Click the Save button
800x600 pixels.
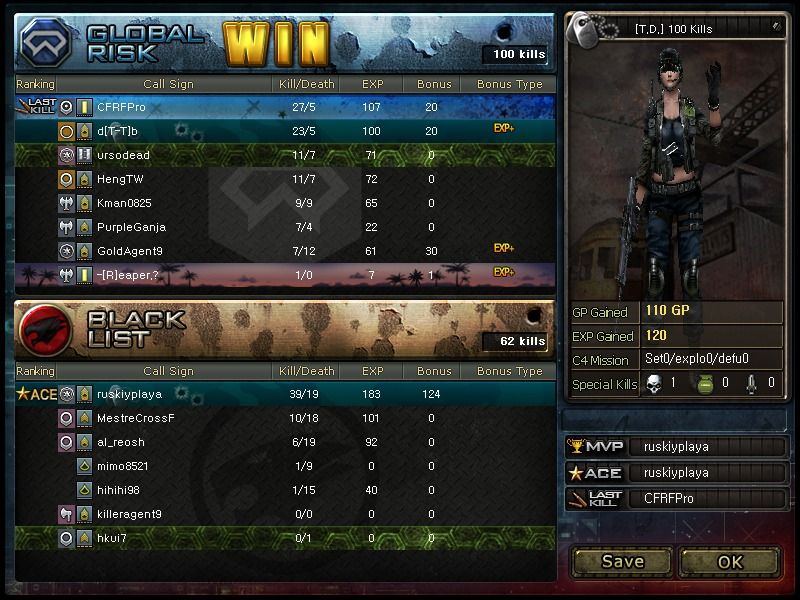click(x=622, y=561)
